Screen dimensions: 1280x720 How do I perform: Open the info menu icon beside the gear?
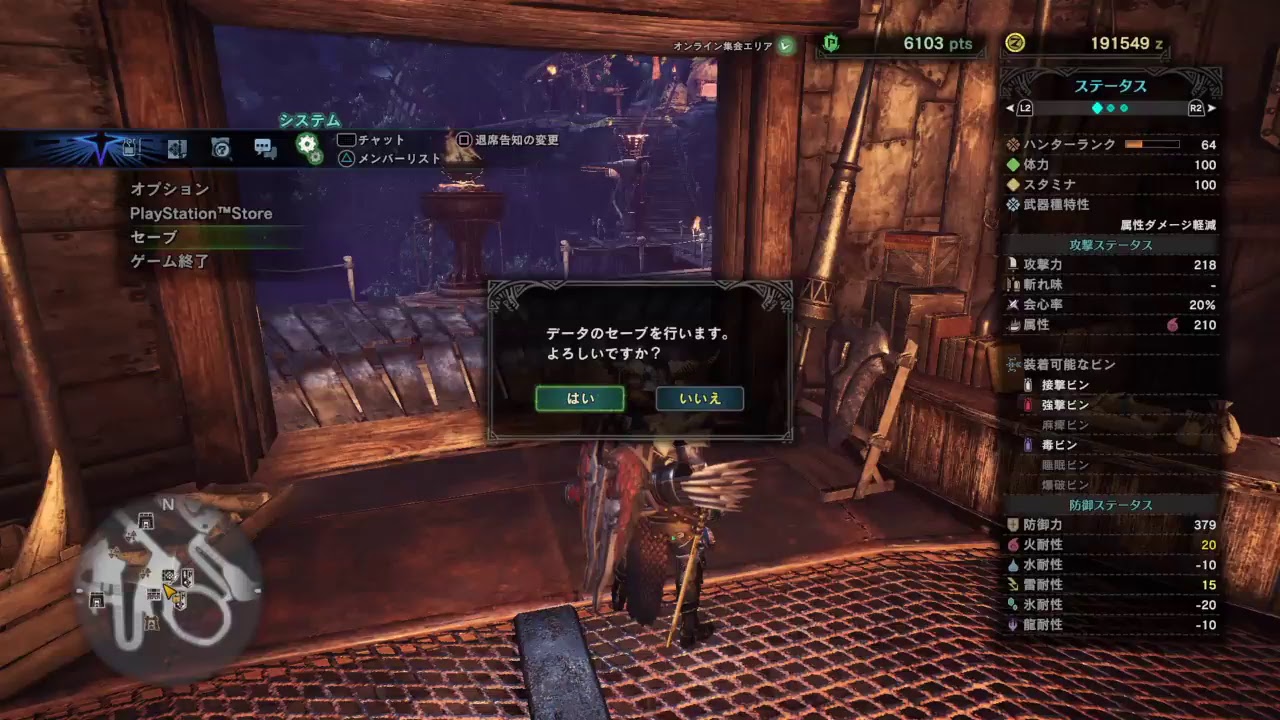point(221,146)
